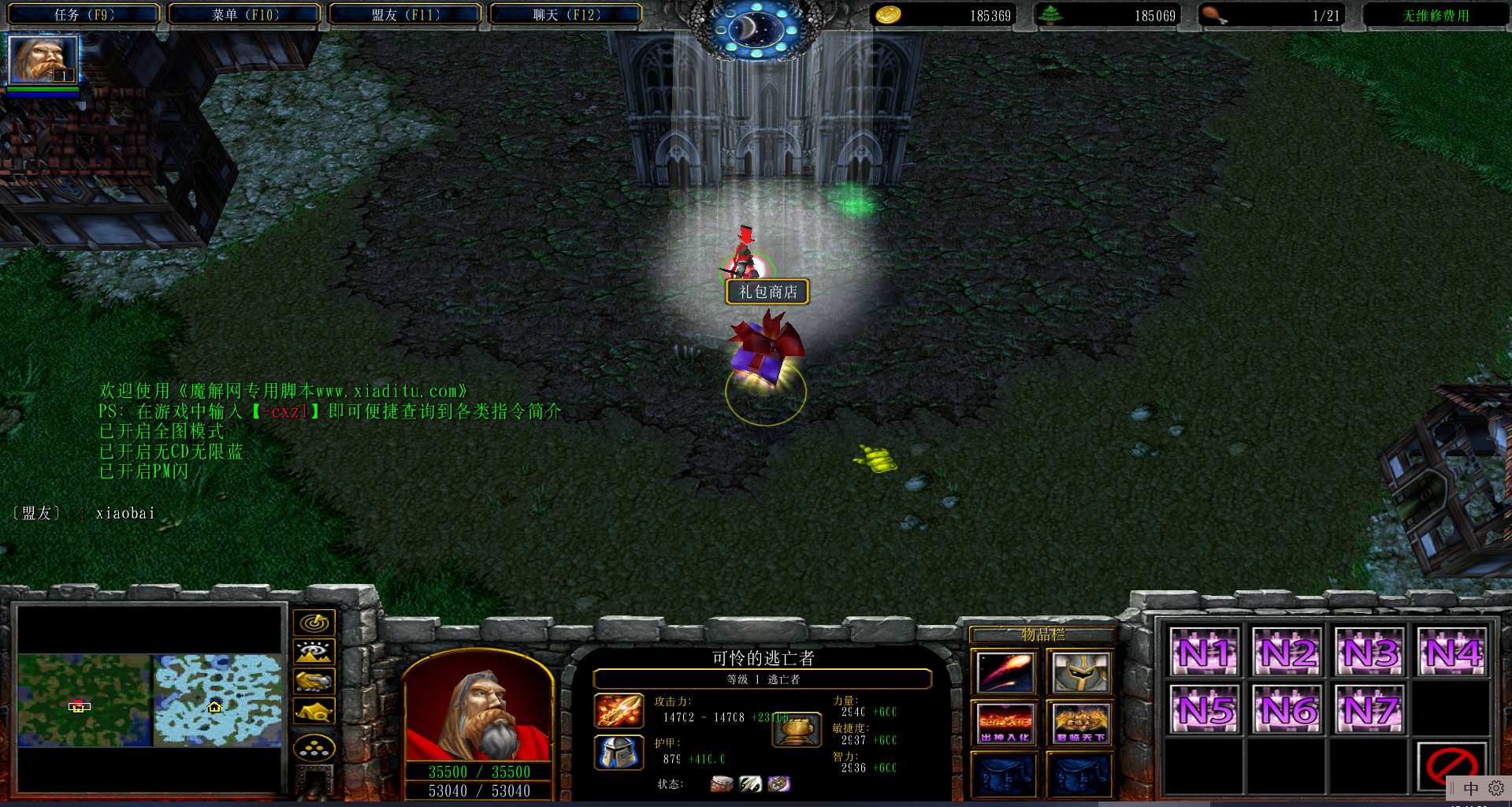Toggle the minimap ally color mode button
This screenshot has height=807, width=1512.
coord(314,682)
